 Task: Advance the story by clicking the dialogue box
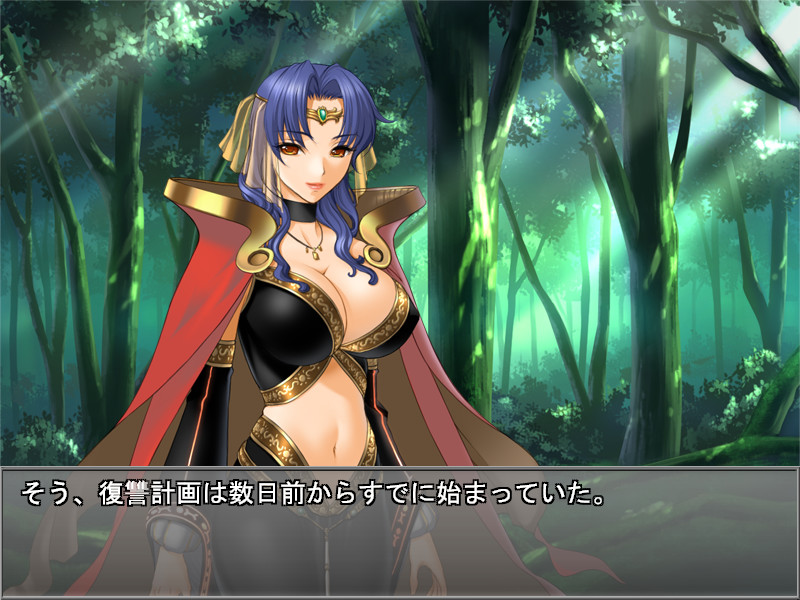[x=400, y=532]
